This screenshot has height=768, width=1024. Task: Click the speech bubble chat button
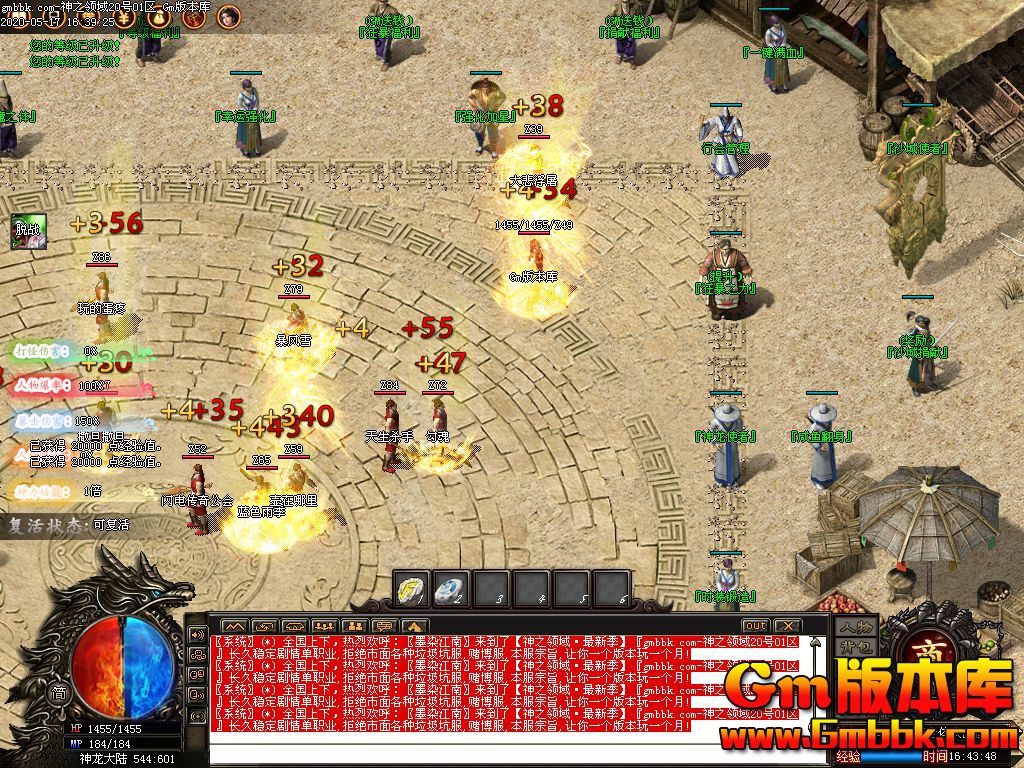[383, 626]
